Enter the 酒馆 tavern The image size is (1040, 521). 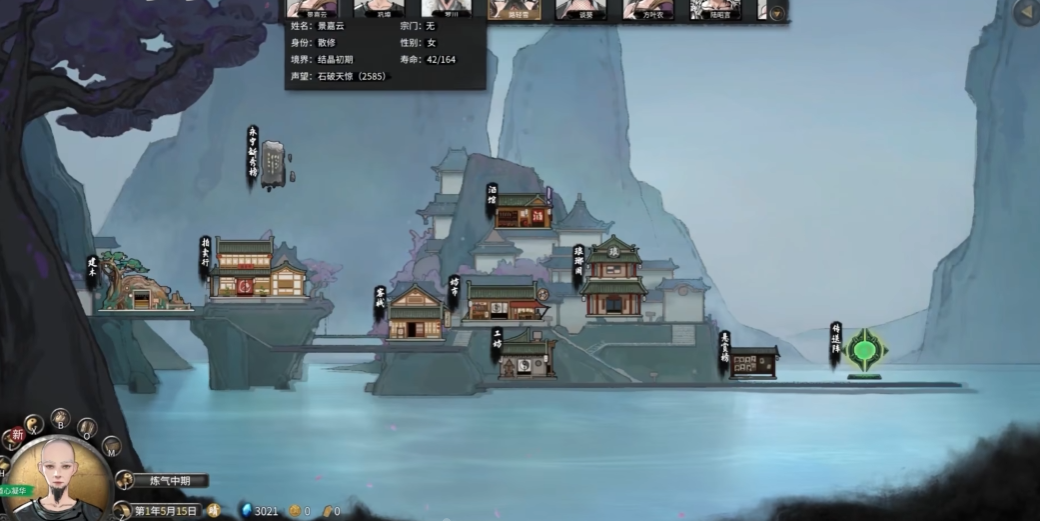pos(522,210)
